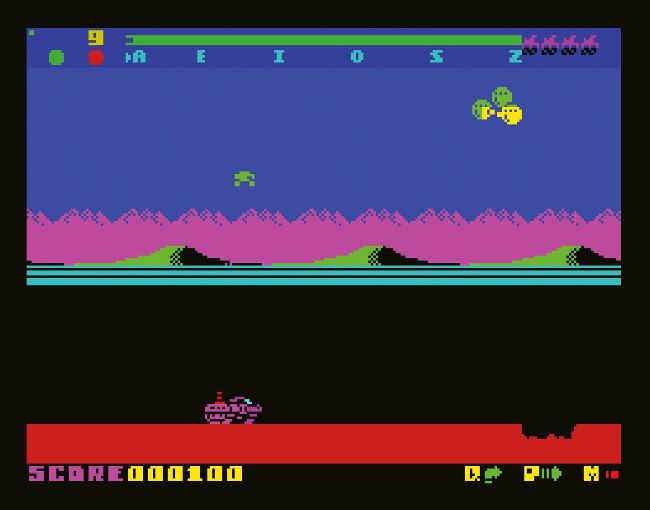Select the P weapon icon with green bars
650x510 pixels.
pos(542,474)
